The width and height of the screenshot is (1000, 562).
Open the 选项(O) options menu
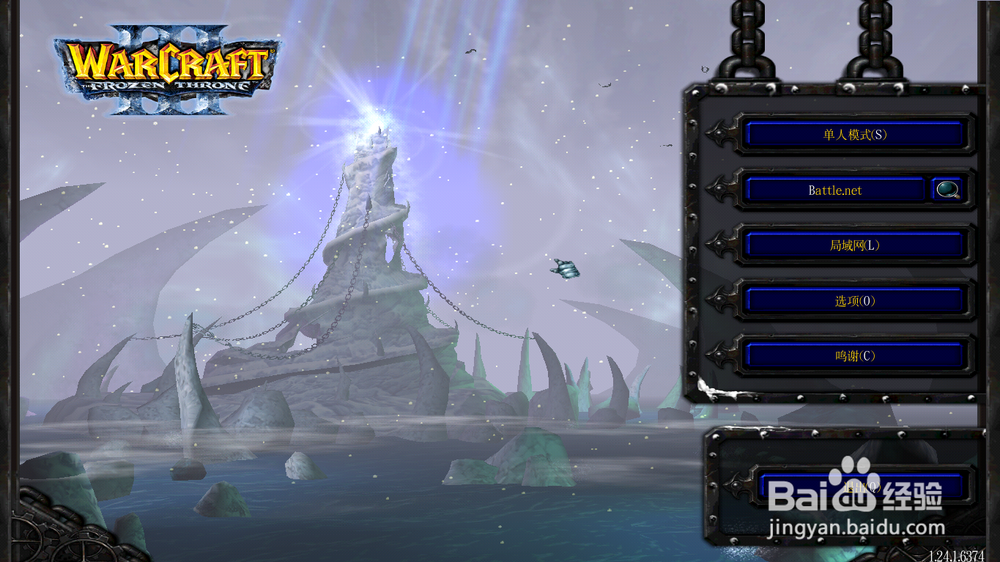854,300
